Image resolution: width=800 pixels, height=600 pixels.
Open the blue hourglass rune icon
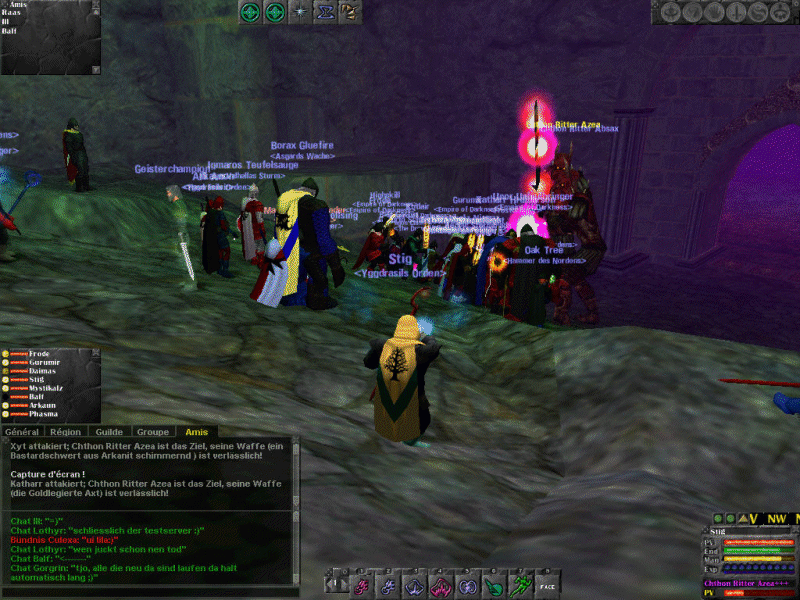point(324,12)
